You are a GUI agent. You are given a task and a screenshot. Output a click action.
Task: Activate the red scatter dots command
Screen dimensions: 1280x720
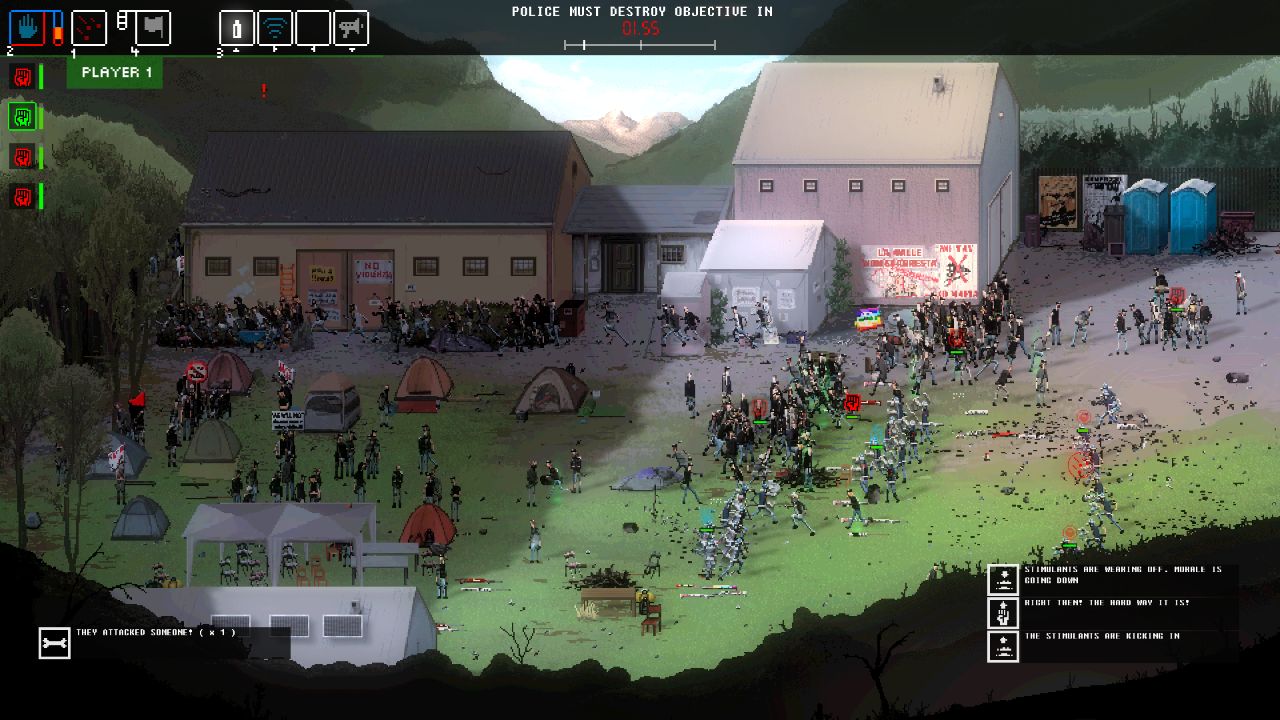click(x=89, y=28)
